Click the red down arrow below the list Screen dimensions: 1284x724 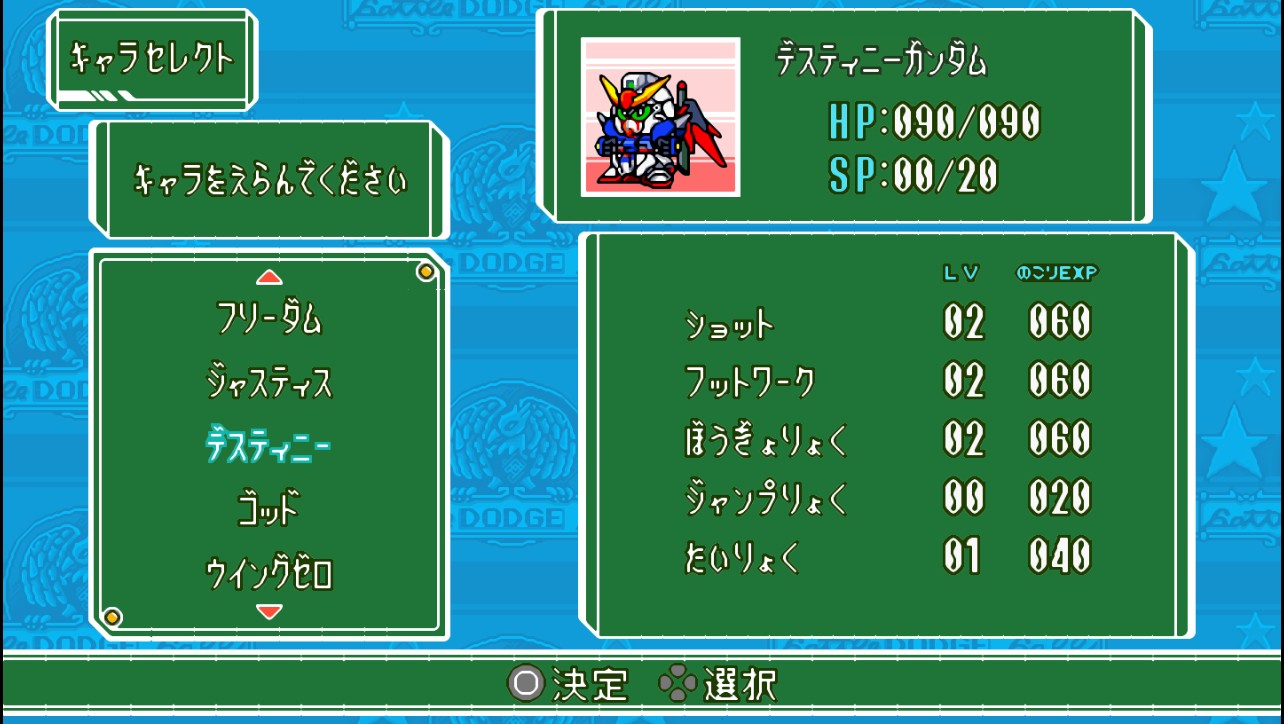pyautogui.click(x=269, y=611)
